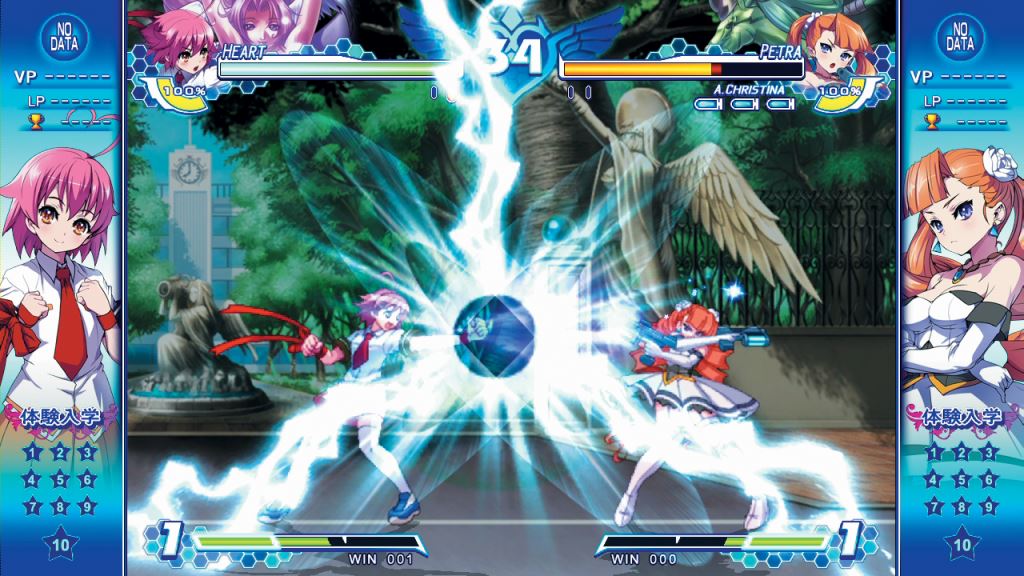Select the star 10 badge on Heart's panel

(x=60, y=545)
